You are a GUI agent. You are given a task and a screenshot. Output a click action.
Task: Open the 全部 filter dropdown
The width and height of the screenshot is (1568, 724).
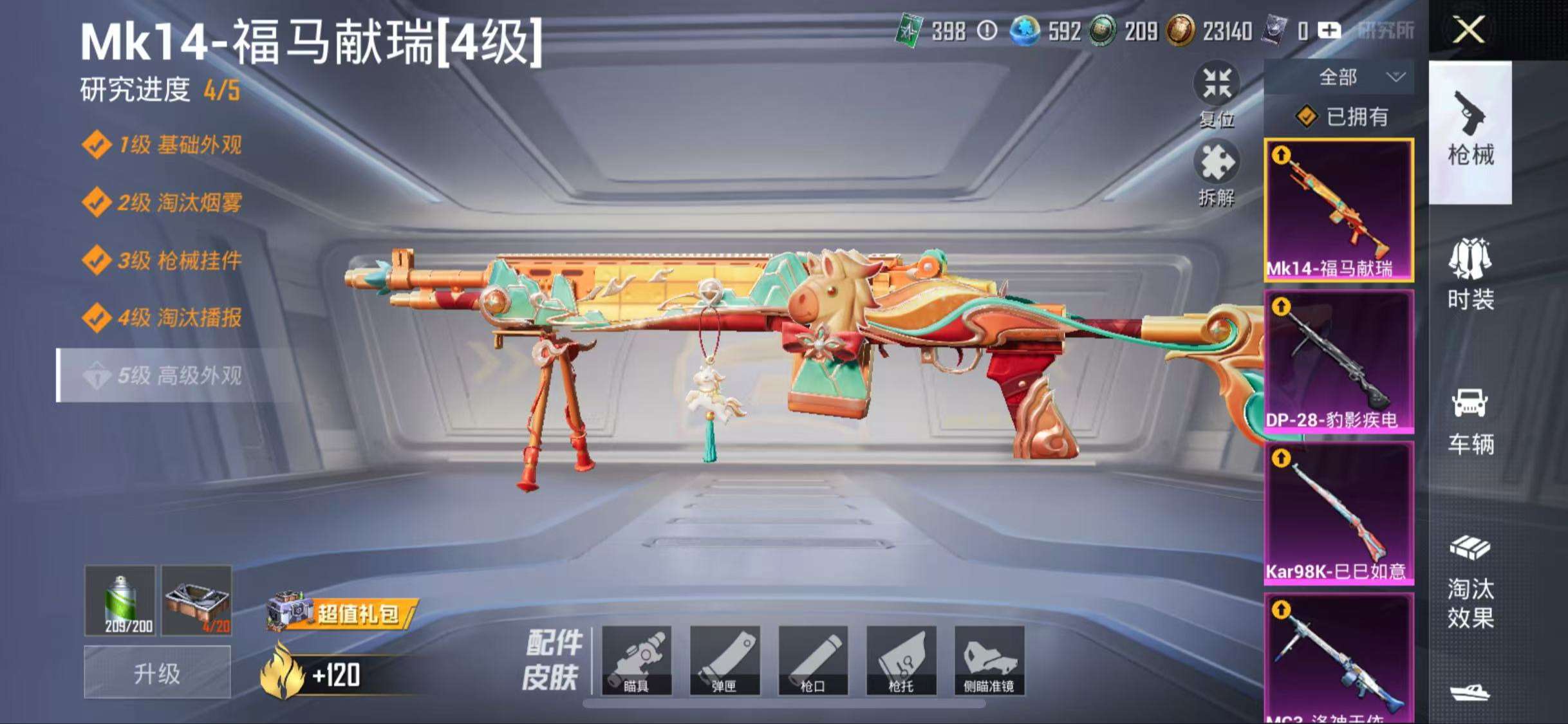click(x=1345, y=77)
